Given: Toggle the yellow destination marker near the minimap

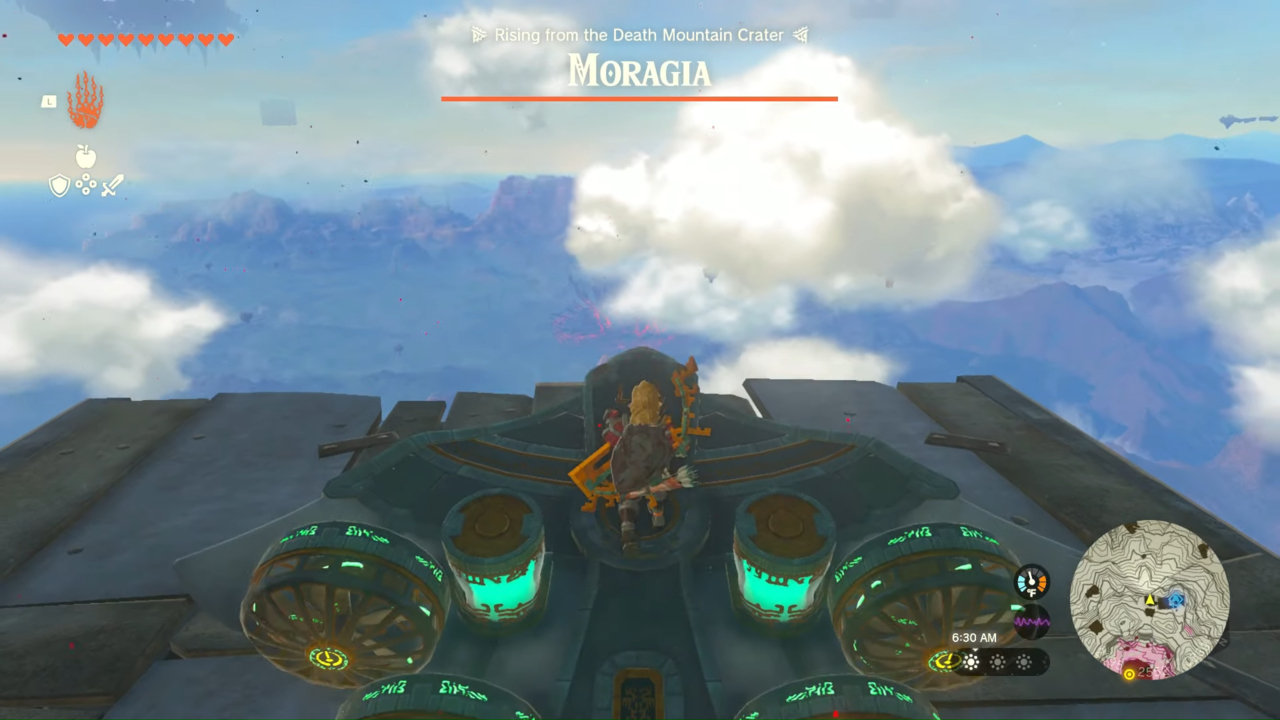Looking at the screenshot, I should pos(1130,673).
